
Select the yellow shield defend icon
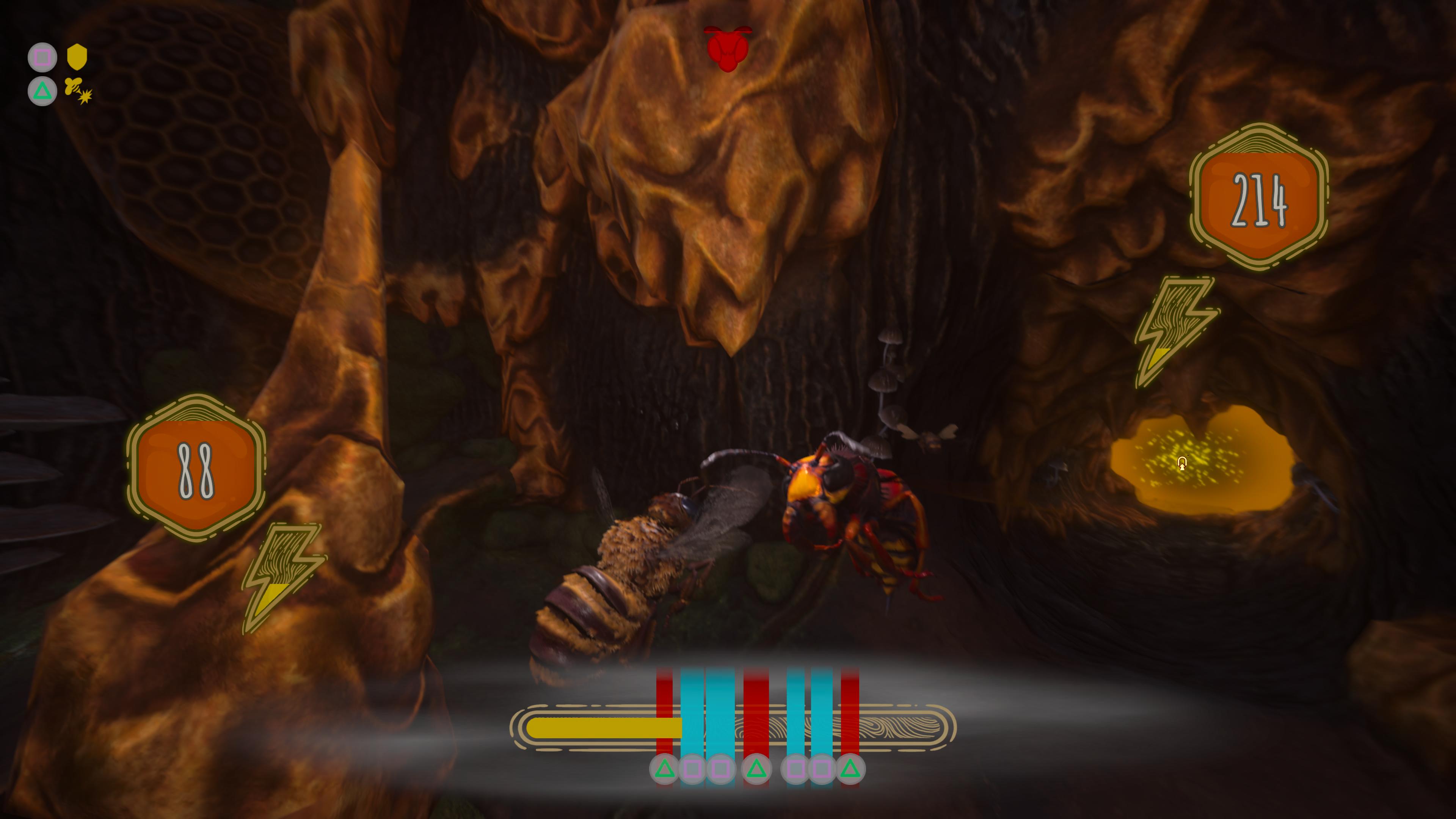pyautogui.click(x=77, y=56)
